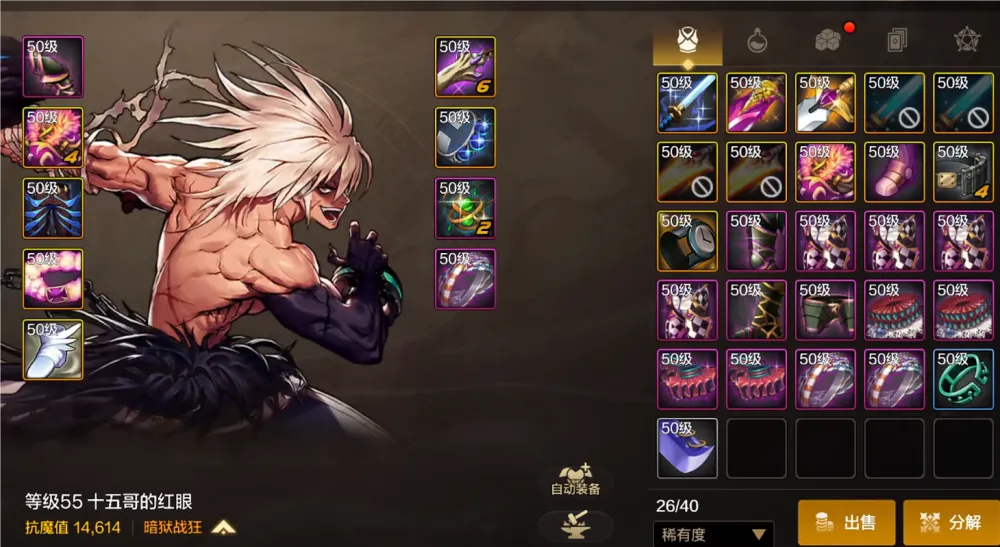Viewport: 1000px width, 547px height.
Task: Switch to the potion consumables tab
Action: [757, 41]
